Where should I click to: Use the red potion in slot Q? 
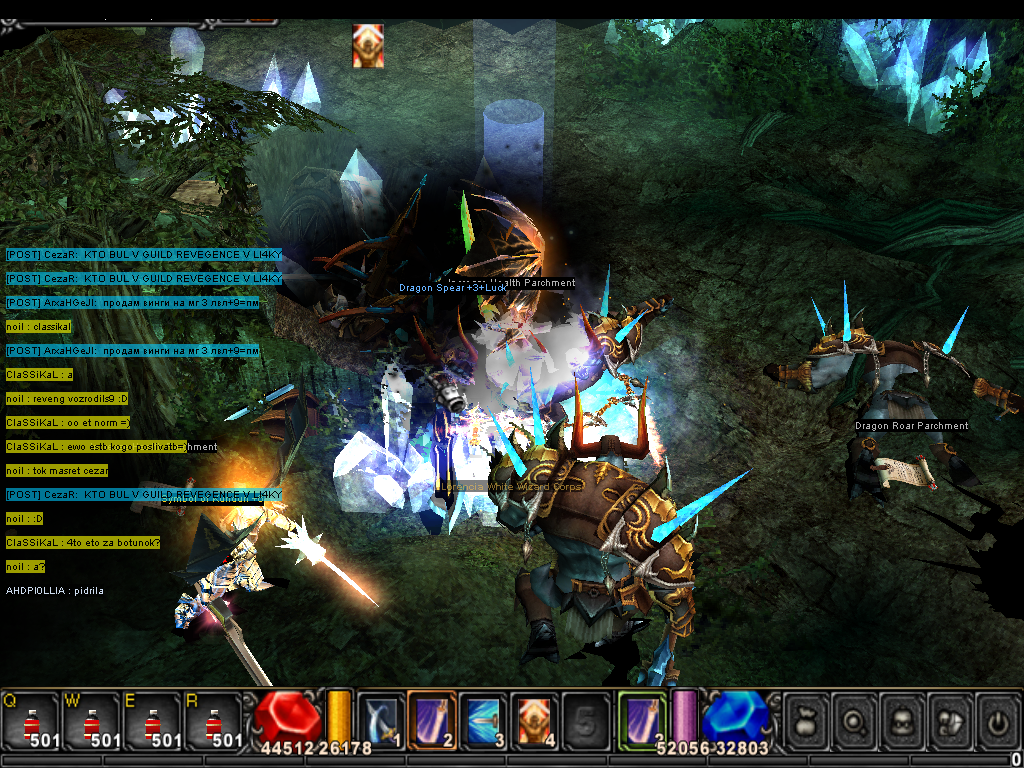(29, 721)
